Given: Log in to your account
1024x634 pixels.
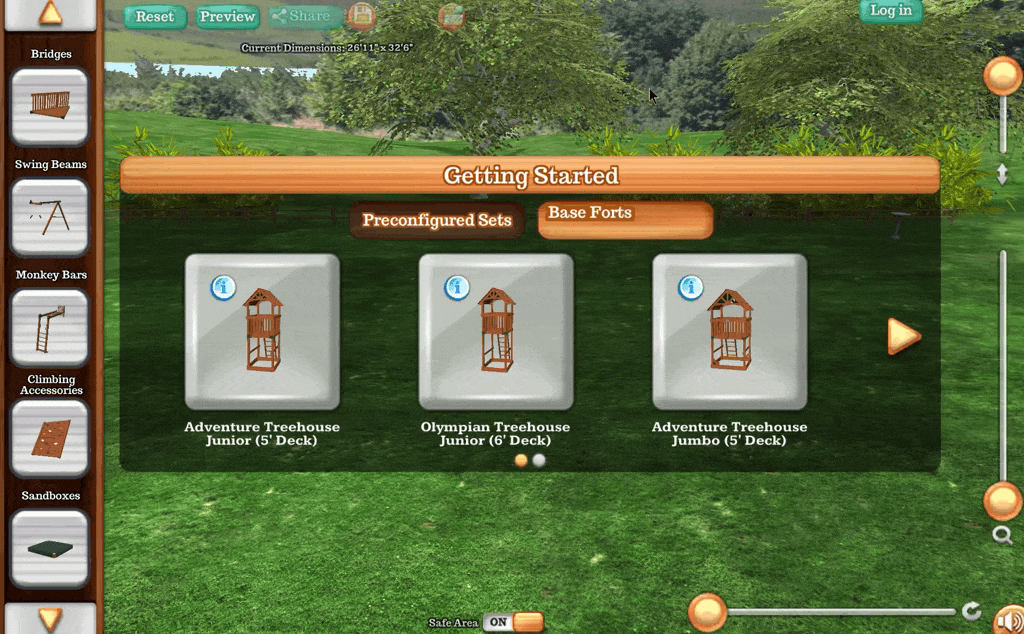Looking at the screenshot, I should pos(890,11).
